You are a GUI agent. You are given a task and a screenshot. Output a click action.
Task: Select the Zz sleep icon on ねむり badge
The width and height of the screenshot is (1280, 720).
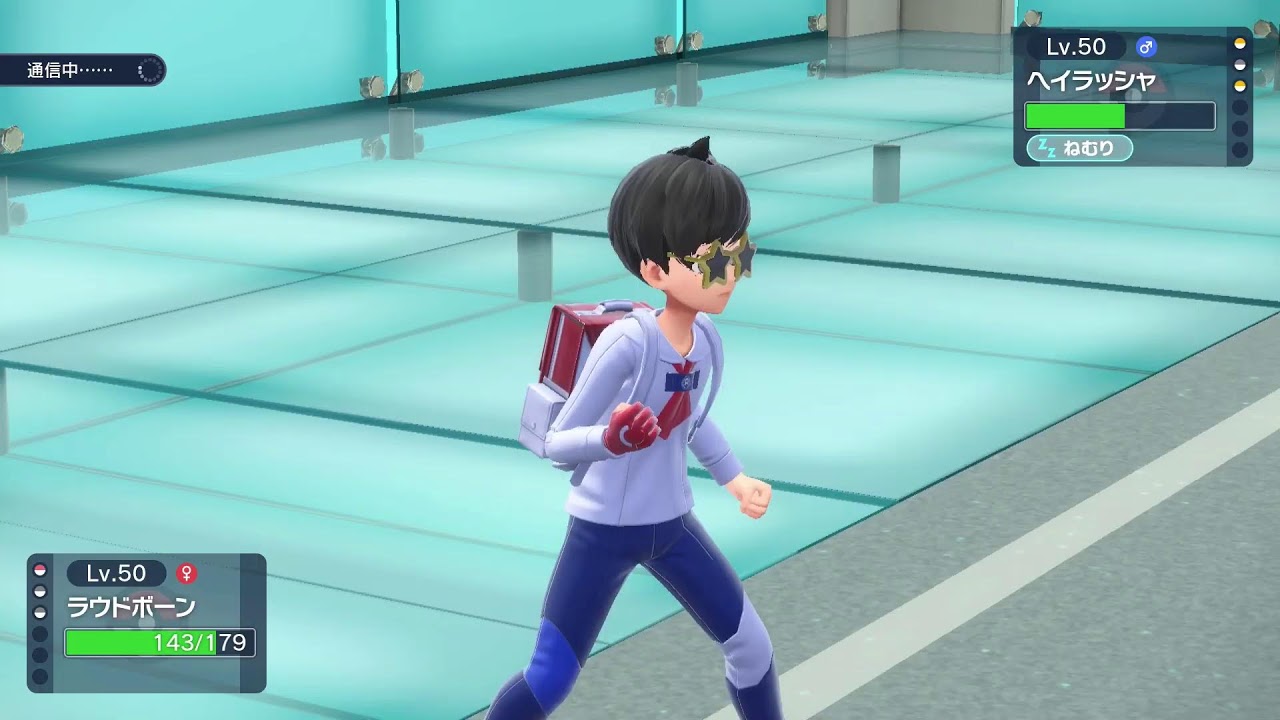tap(1046, 145)
